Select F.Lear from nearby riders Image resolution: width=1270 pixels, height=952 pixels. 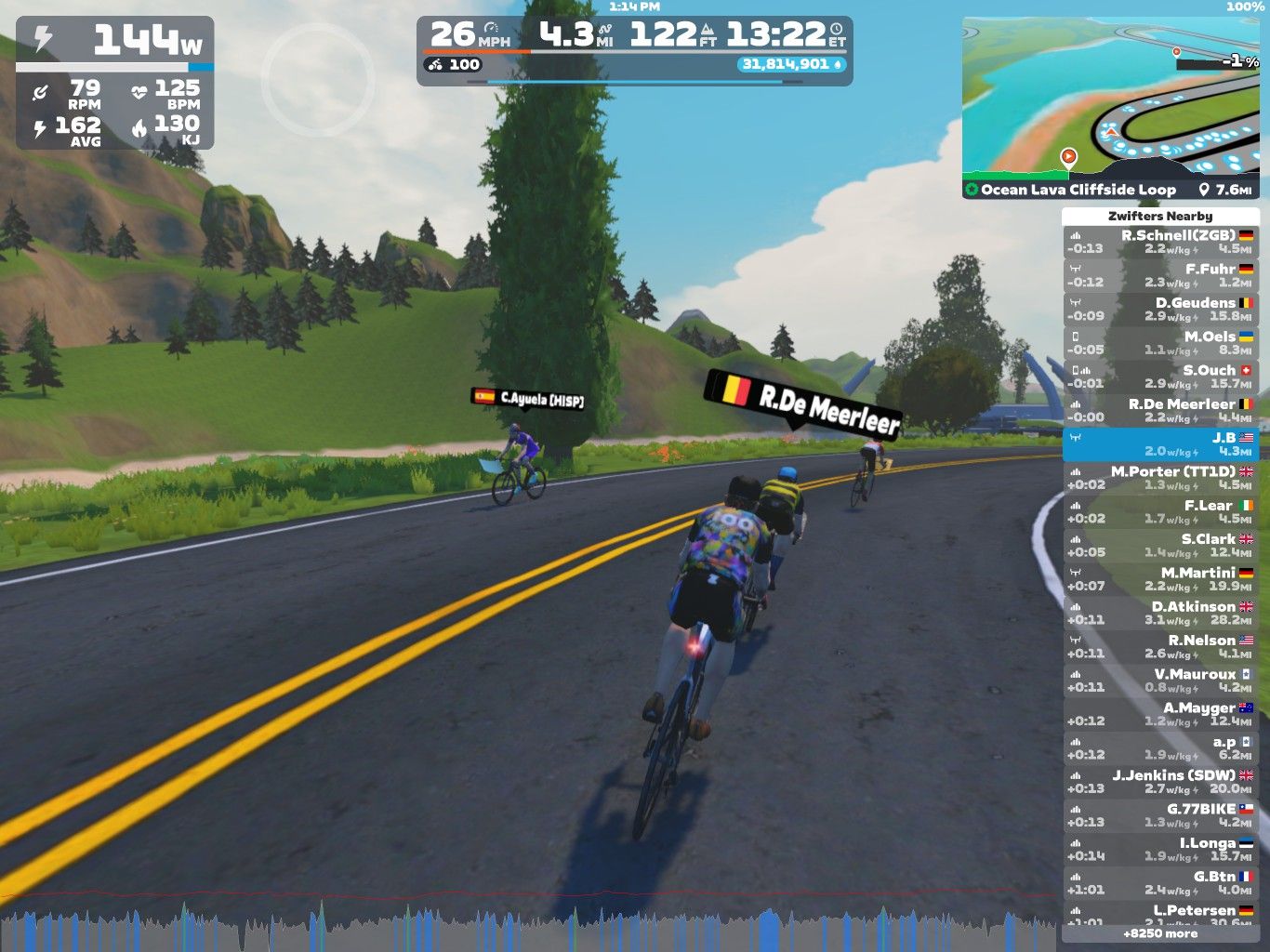[1160, 511]
